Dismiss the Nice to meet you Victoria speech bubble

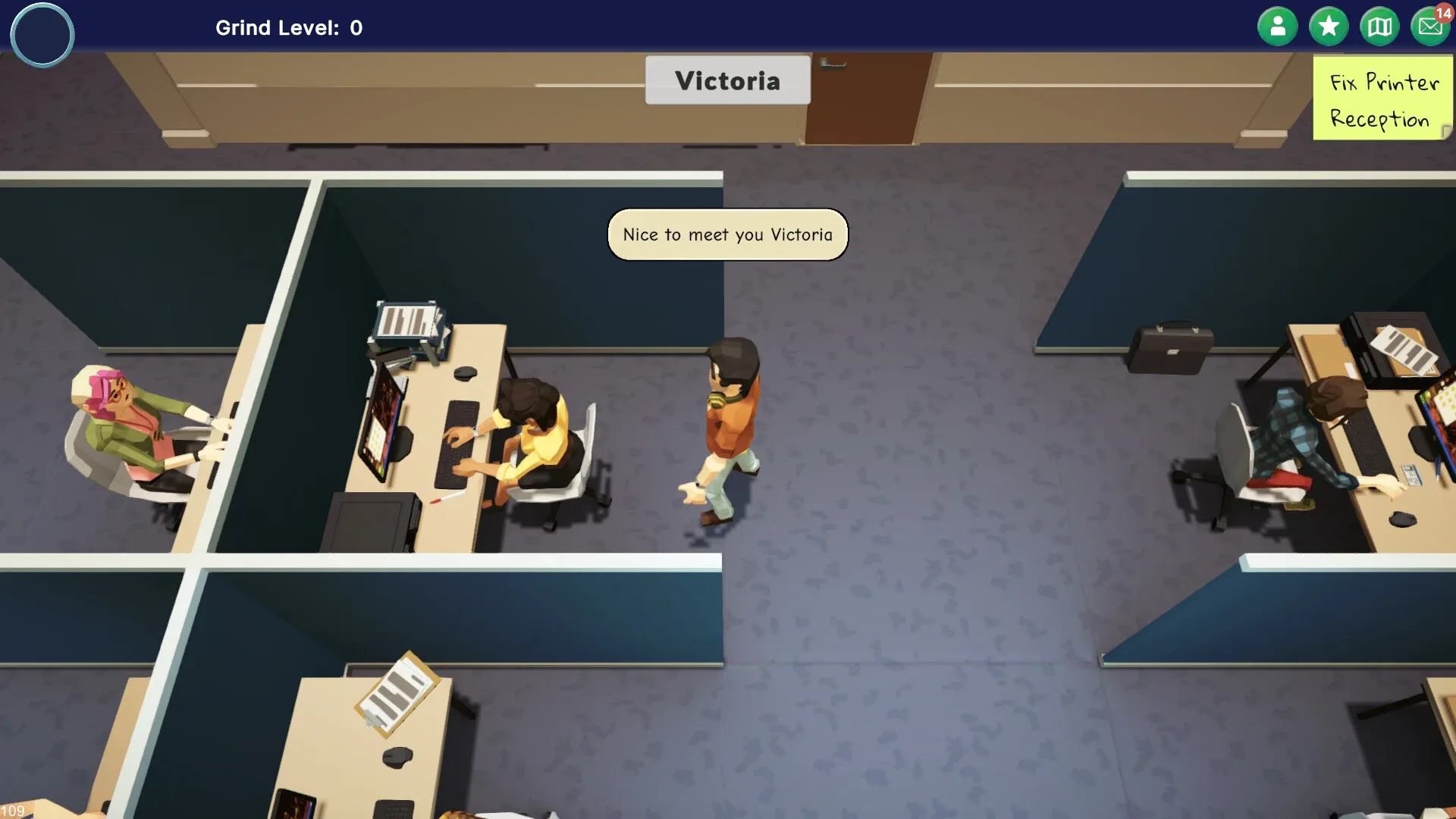[726, 235]
